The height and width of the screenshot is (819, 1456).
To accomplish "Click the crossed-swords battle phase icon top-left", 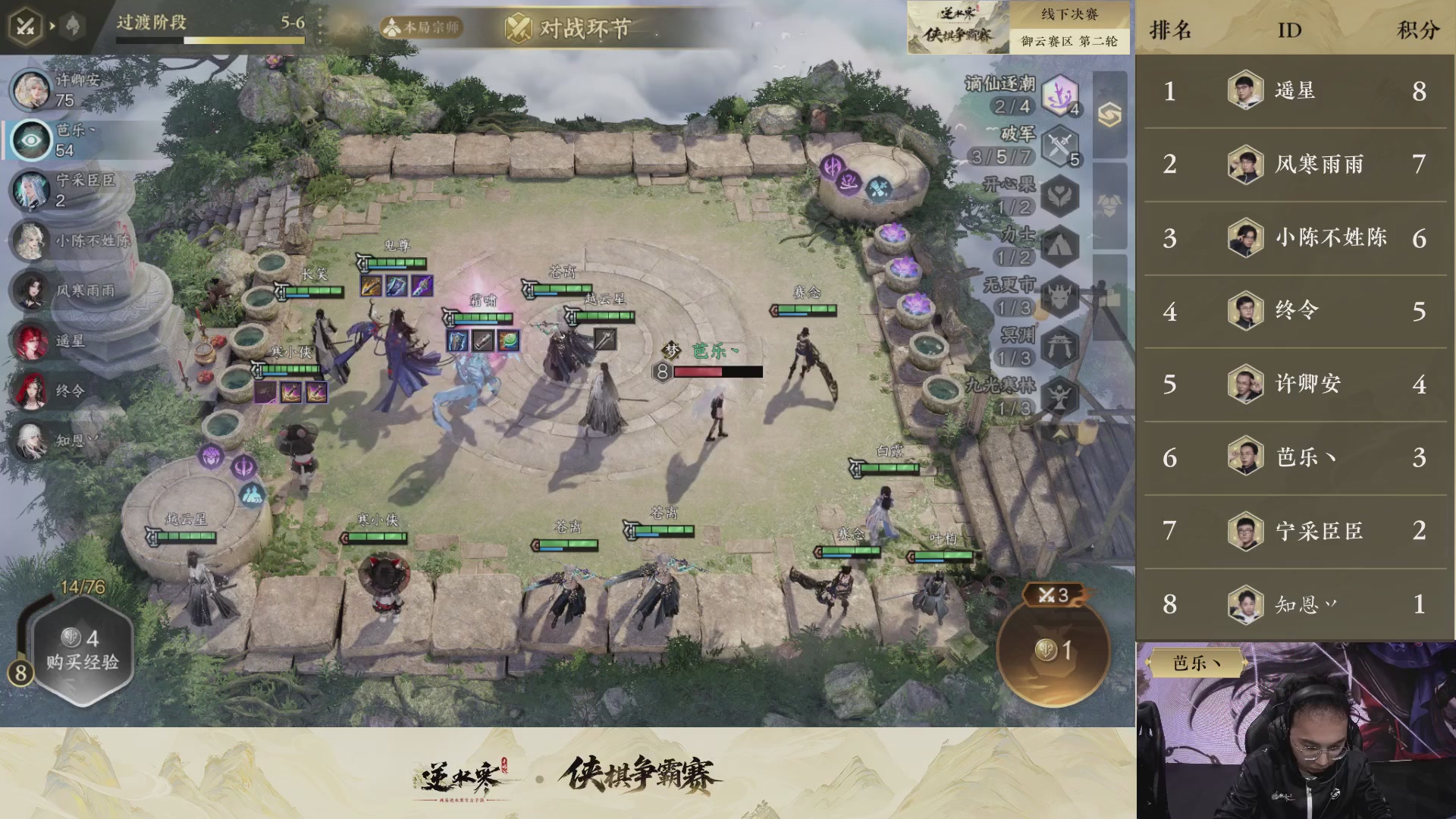I will pyautogui.click(x=25, y=25).
